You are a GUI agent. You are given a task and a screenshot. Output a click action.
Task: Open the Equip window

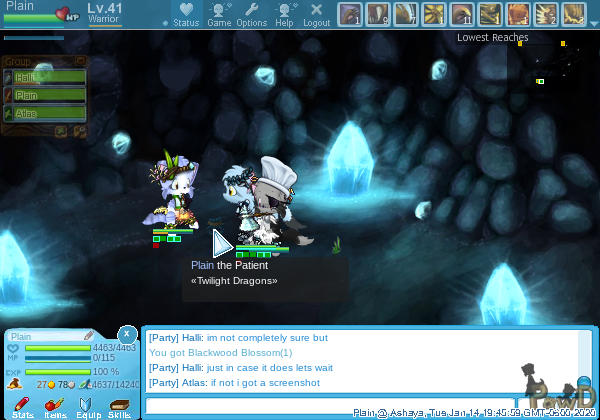(x=87, y=406)
